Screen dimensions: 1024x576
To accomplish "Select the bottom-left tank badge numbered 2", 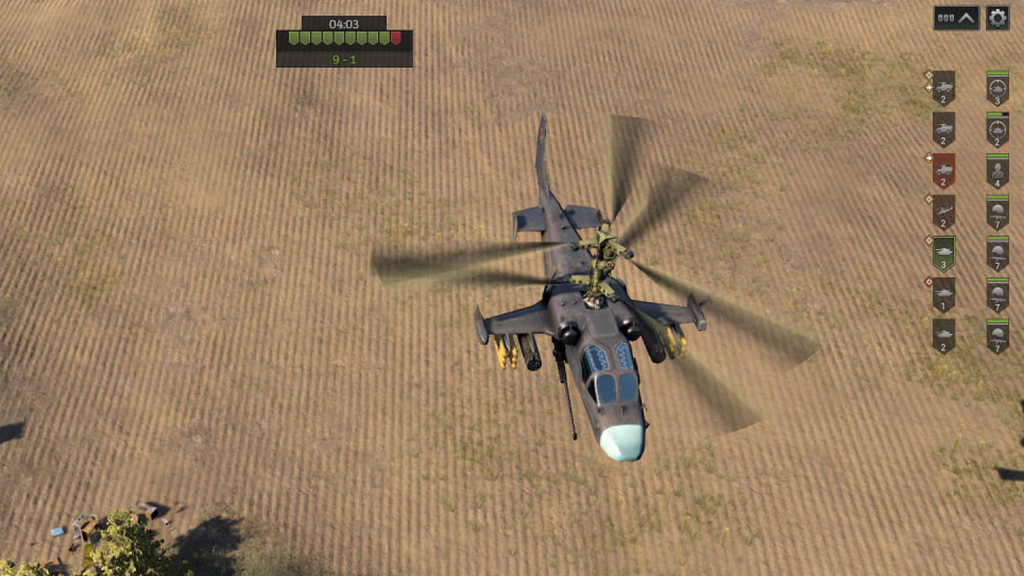I will (x=944, y=336).
